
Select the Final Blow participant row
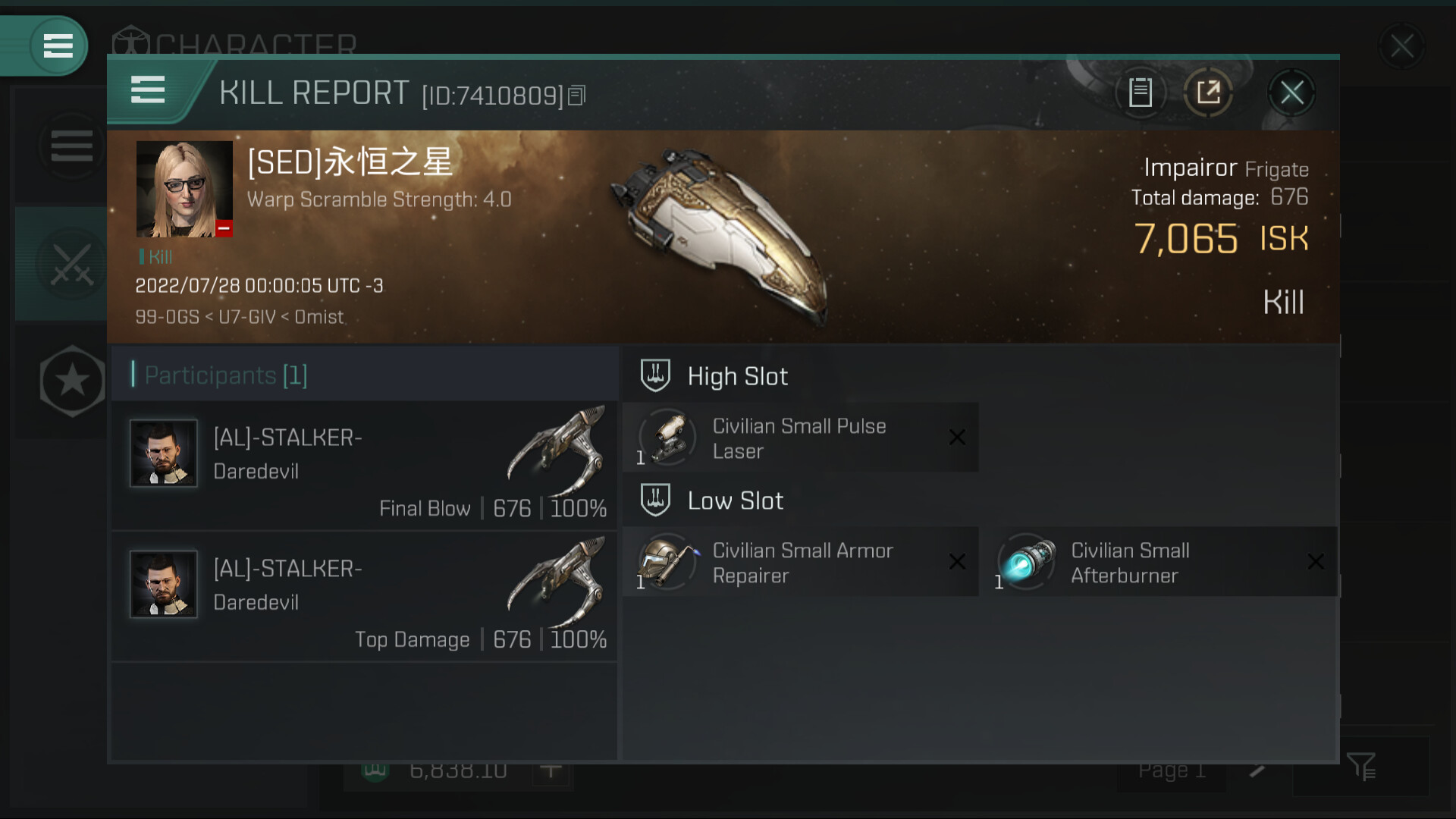[x=364, y=466]
